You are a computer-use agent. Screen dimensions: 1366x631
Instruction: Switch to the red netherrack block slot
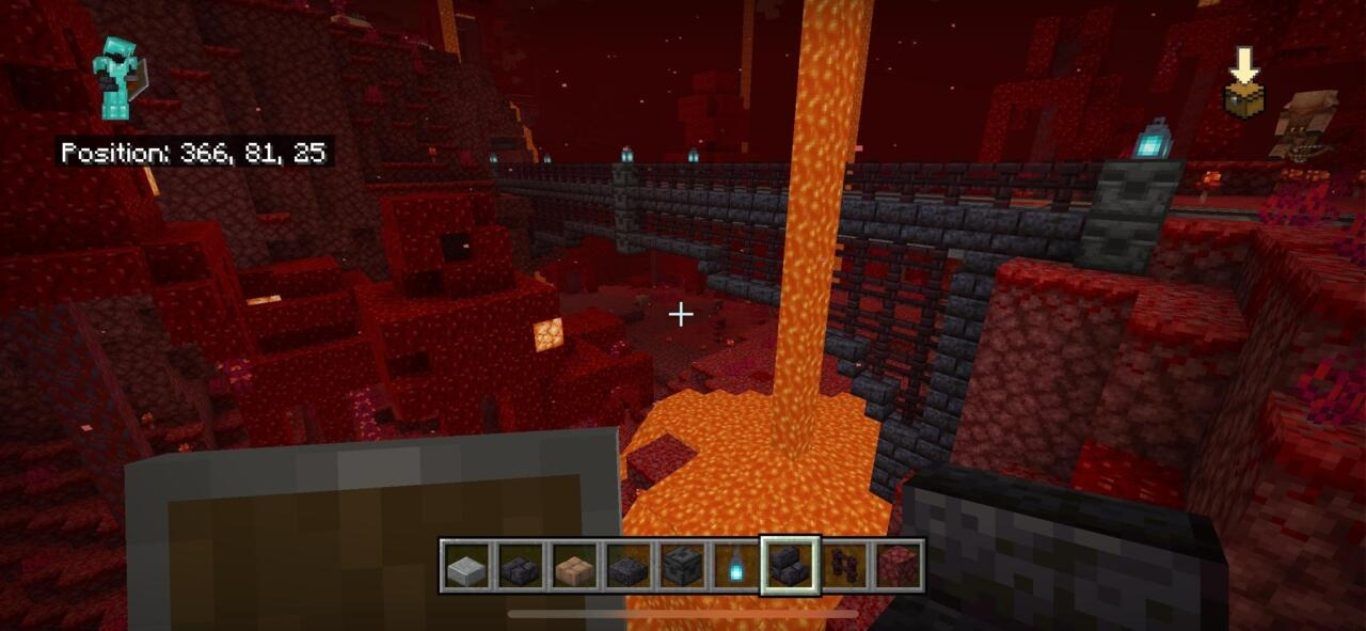click(x=898, y=566)
